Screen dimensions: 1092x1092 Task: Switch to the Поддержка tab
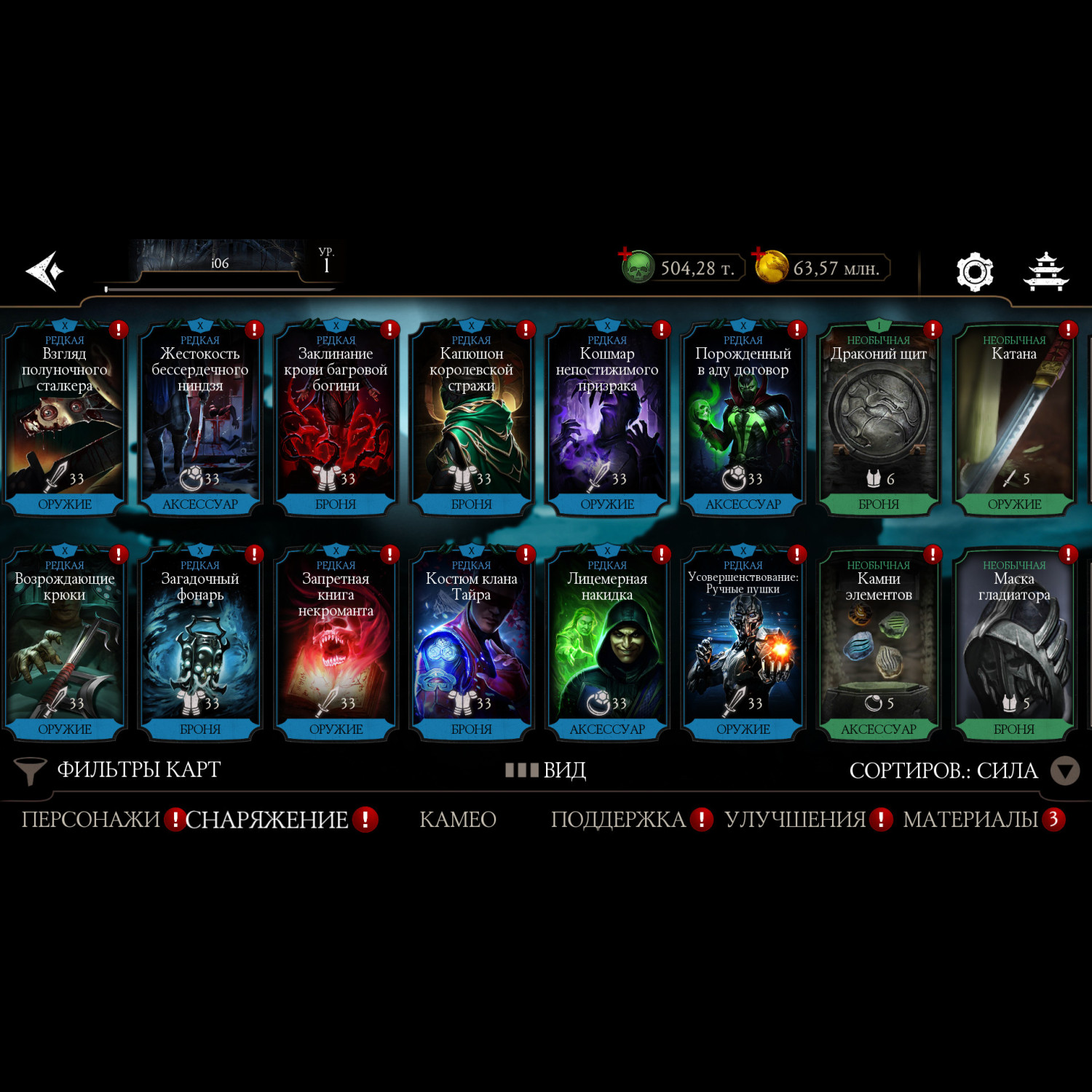click(618, 820)
